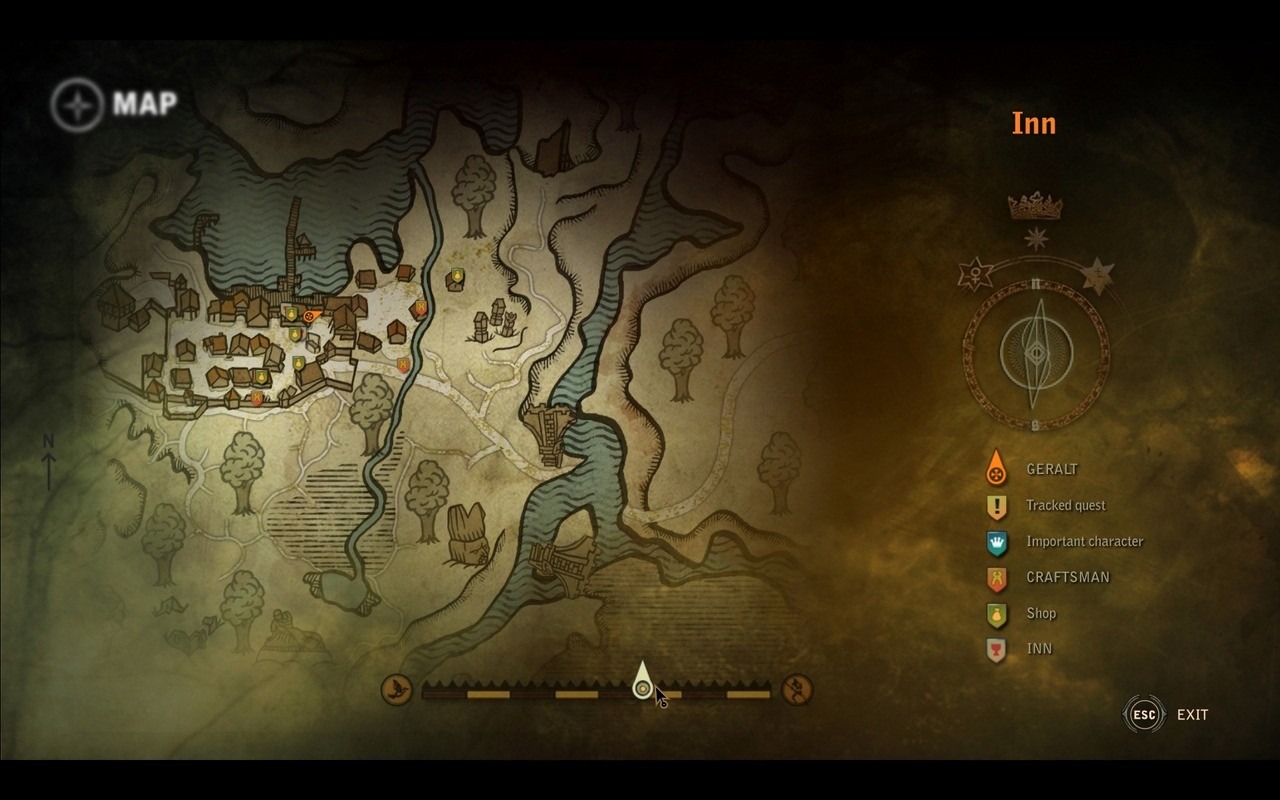Select Geralt's orange position marker on the map
The width and height of the screenshot is (1280, 800).
pos(311,316)
